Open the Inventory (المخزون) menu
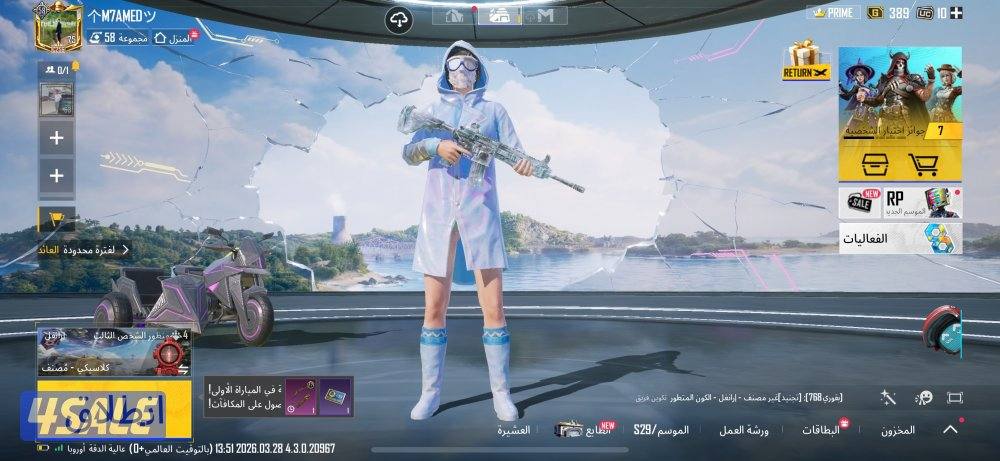Viewport: 1000px width, 461px height. click(x=897, y=430)
